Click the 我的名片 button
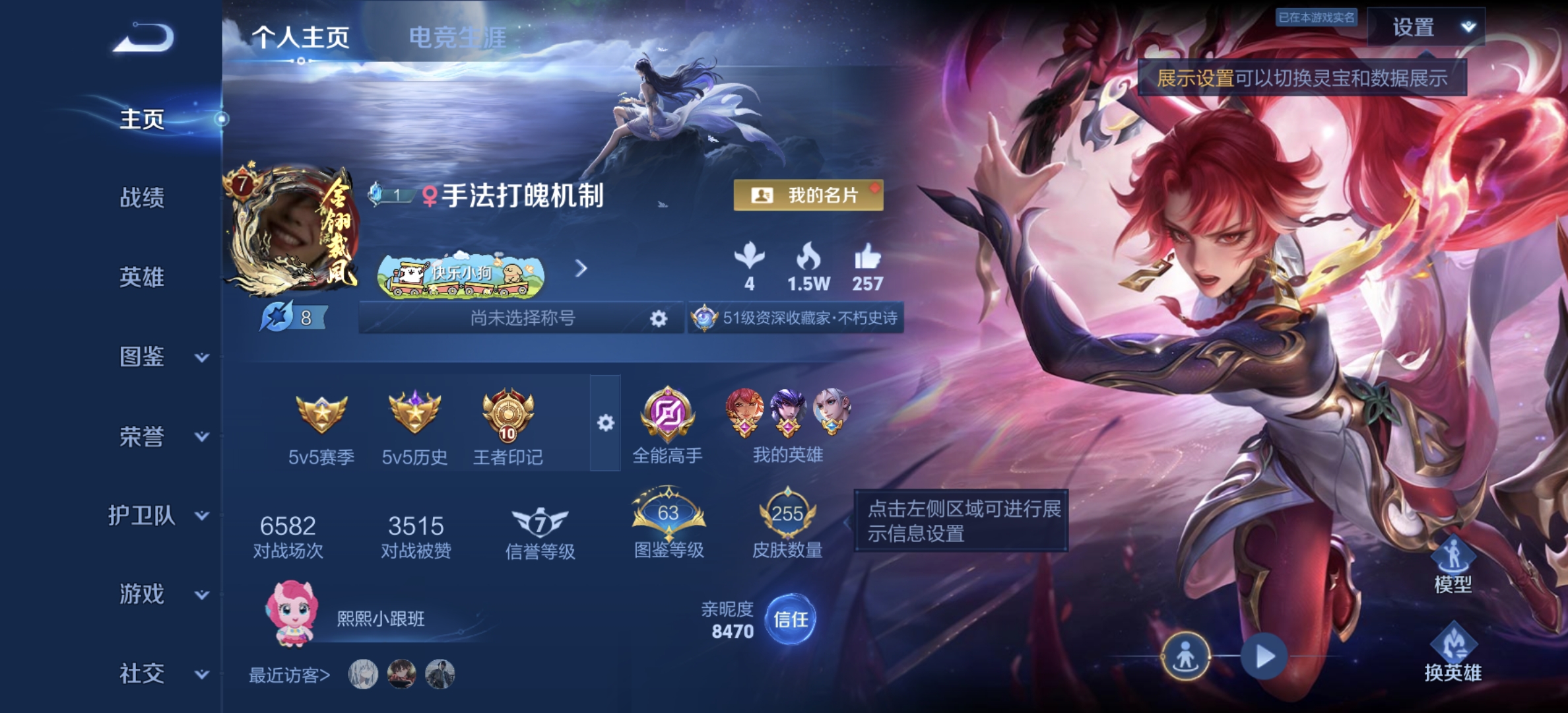 (808, 195)
